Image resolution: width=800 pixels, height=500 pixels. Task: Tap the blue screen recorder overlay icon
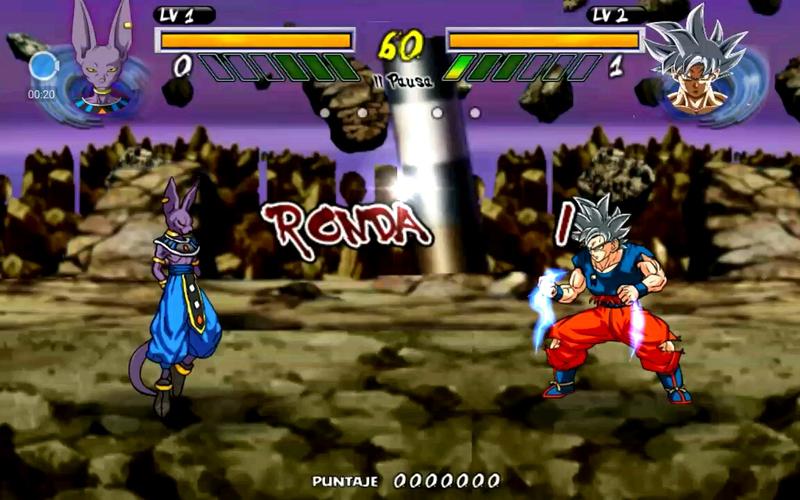pos(43,67)
